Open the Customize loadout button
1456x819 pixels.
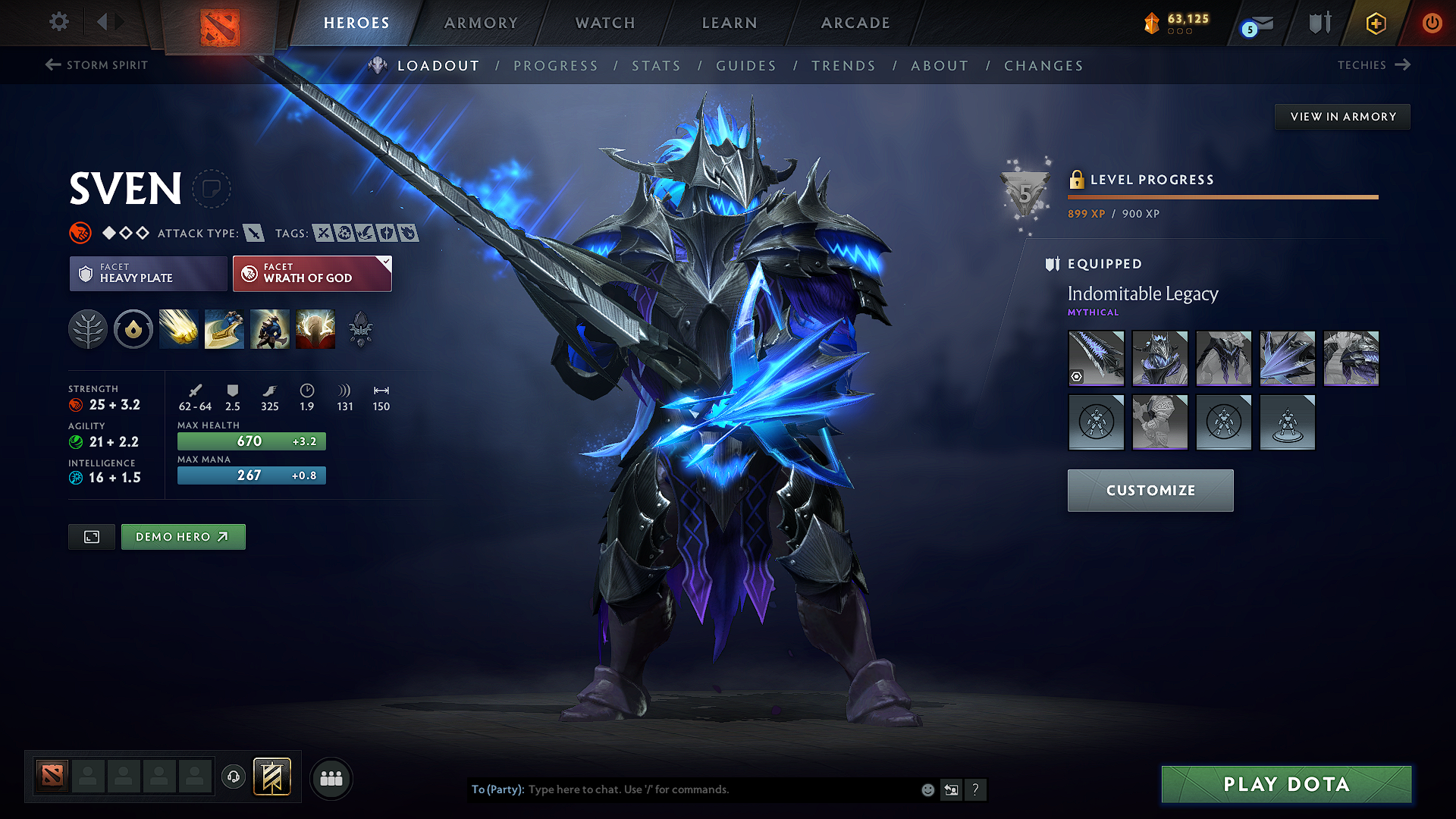1150,491
